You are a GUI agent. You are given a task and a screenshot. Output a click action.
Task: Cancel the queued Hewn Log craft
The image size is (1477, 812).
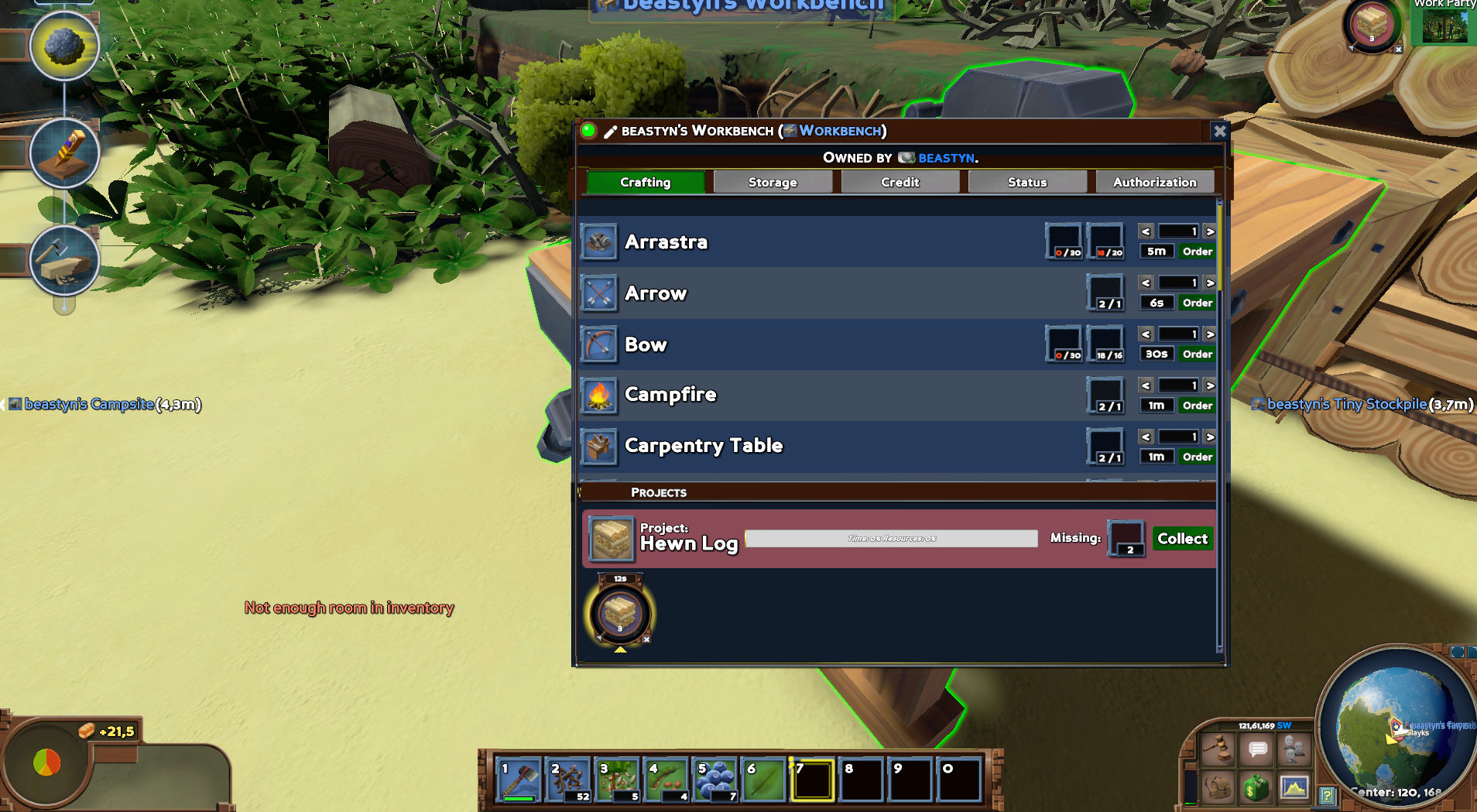646,640
